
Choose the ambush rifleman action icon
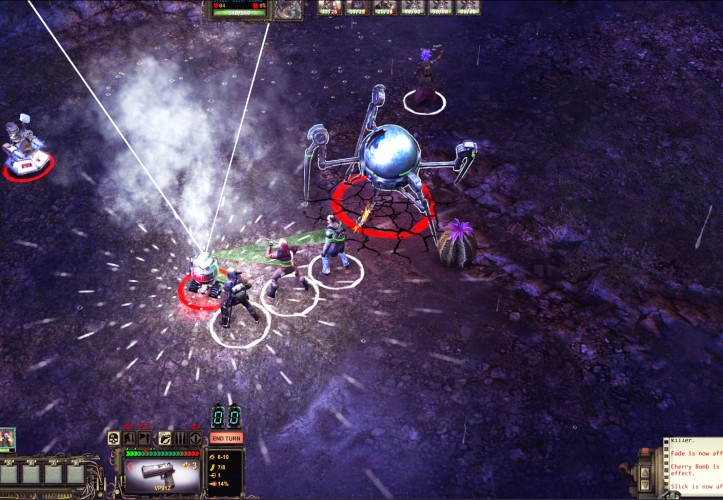point(145,438)
